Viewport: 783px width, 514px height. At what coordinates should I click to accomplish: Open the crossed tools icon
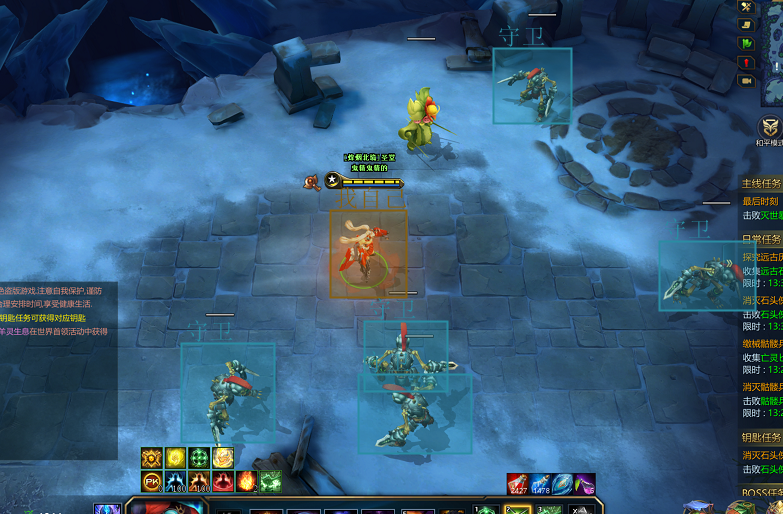746,6
